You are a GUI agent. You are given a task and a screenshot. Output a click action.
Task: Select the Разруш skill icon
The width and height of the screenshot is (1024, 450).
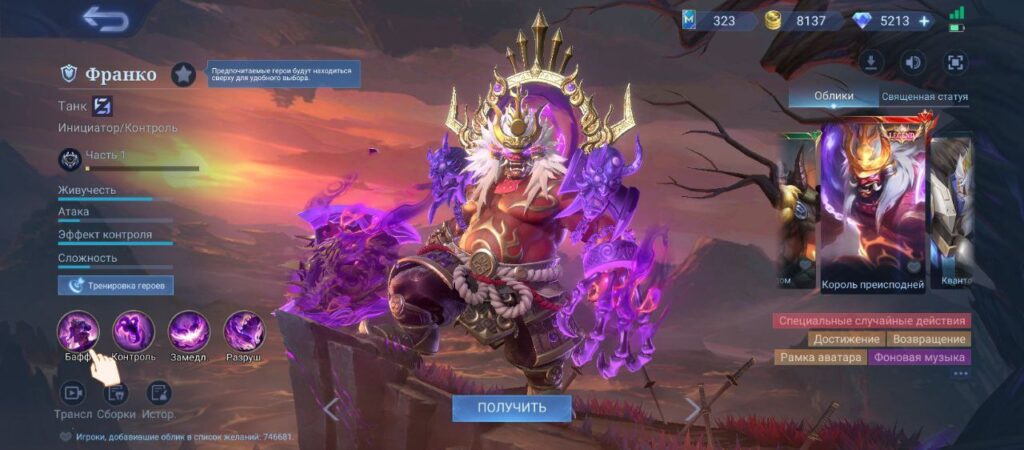pyautogui.click(x=243, y=331)
